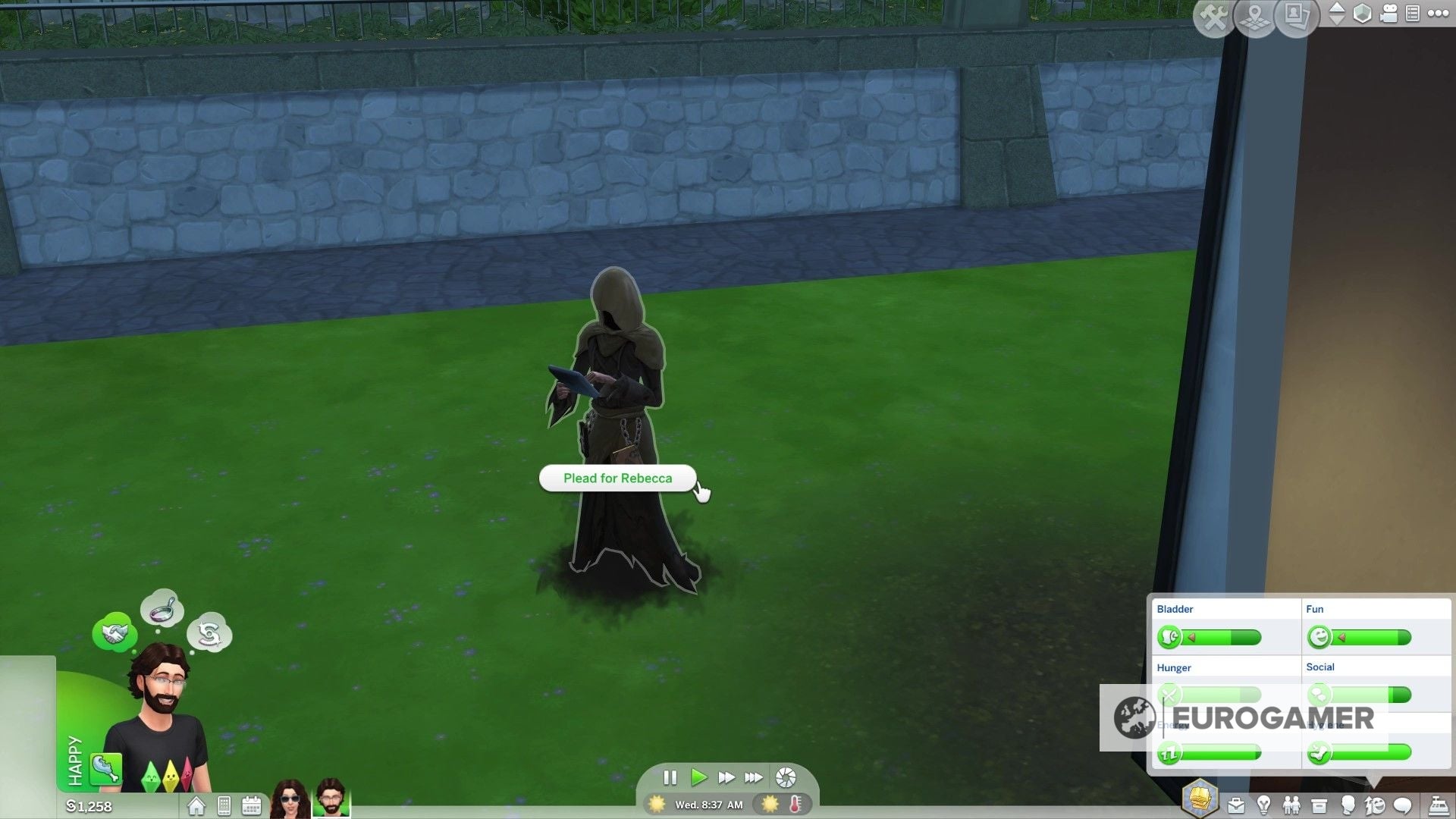This screenshot has height=819, width=1456.
Task: Select the in-game video camera icon
Action: click(1388, 13)
